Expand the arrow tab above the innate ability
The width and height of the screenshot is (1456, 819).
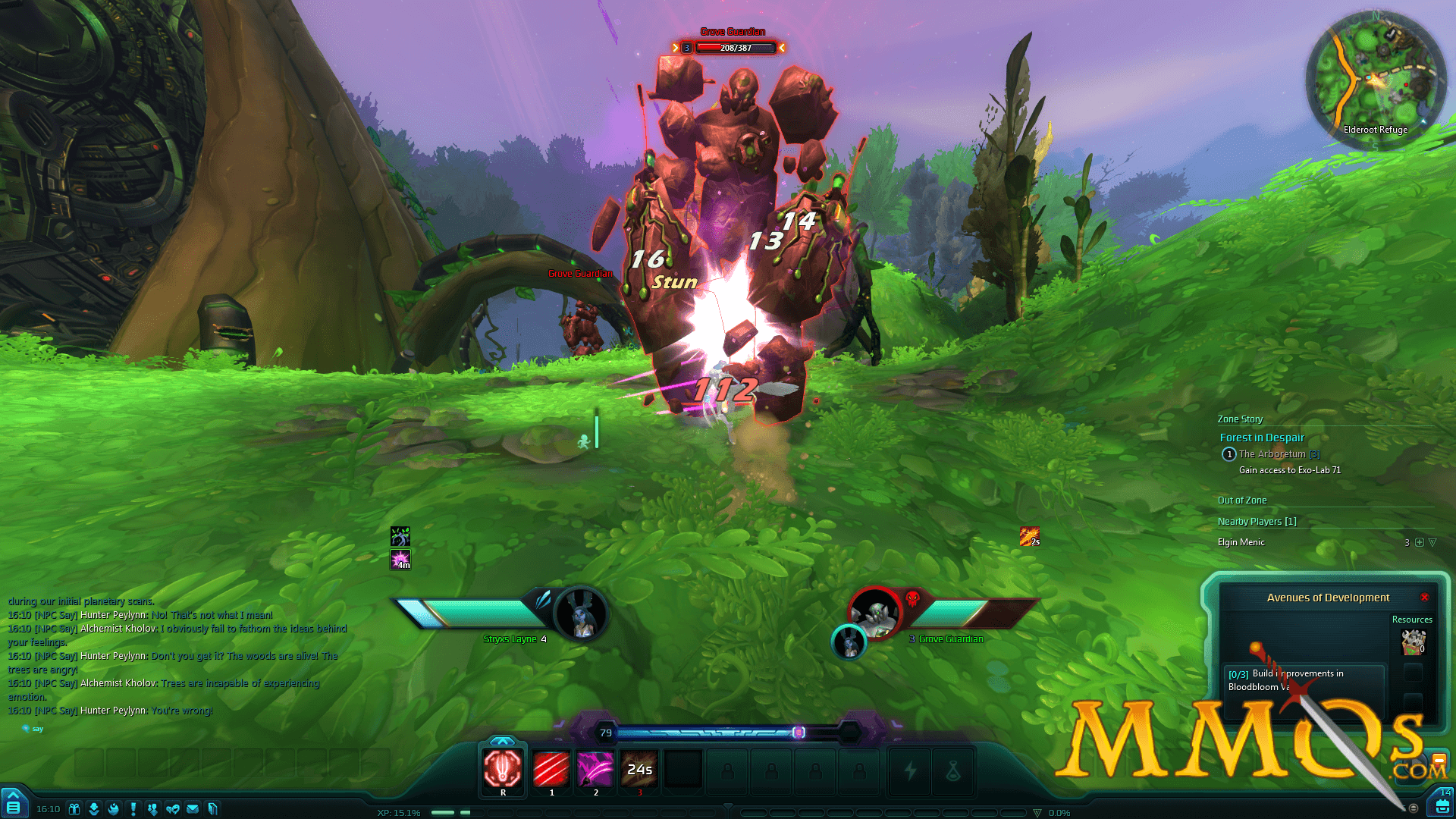(502, 741)
